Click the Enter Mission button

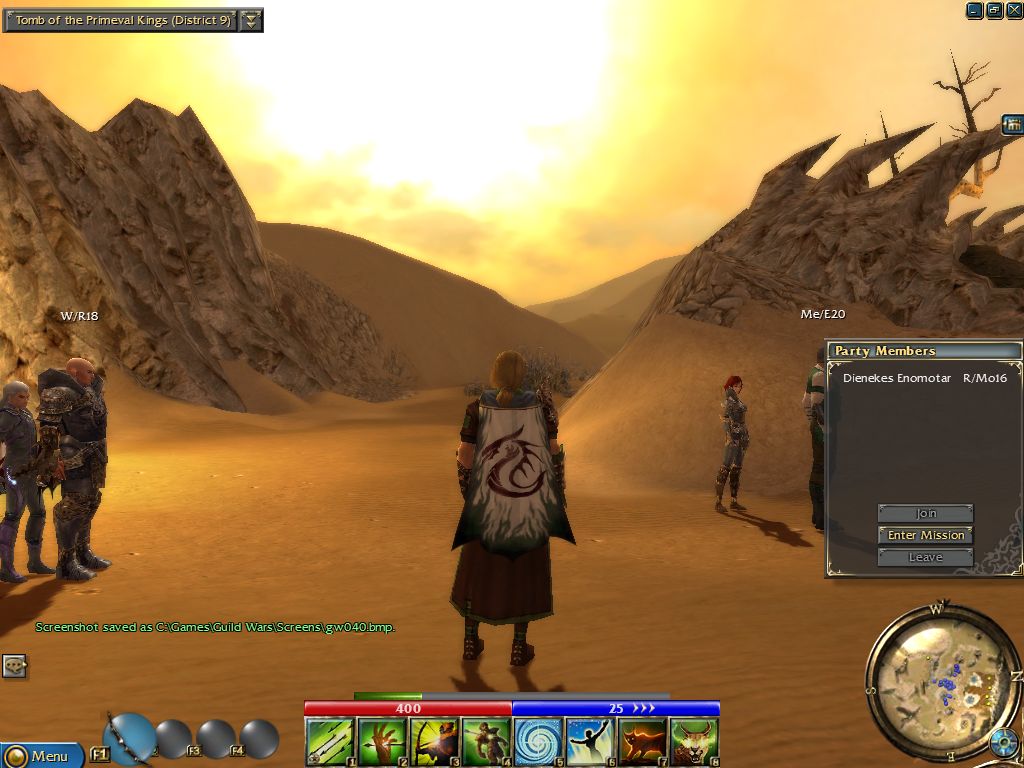point(925,535)
